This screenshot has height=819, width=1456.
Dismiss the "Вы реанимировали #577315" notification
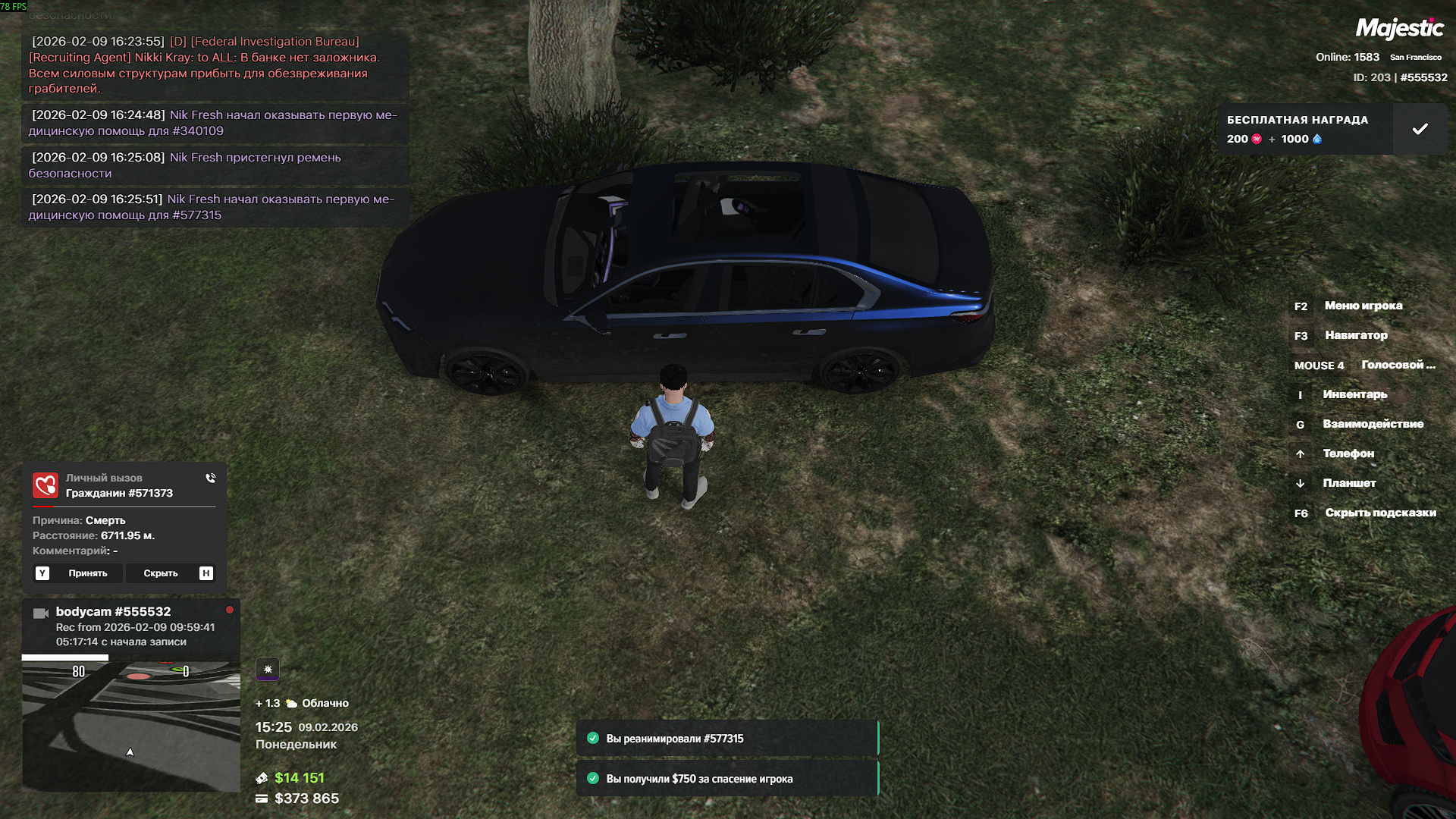(x=726, y=739)
